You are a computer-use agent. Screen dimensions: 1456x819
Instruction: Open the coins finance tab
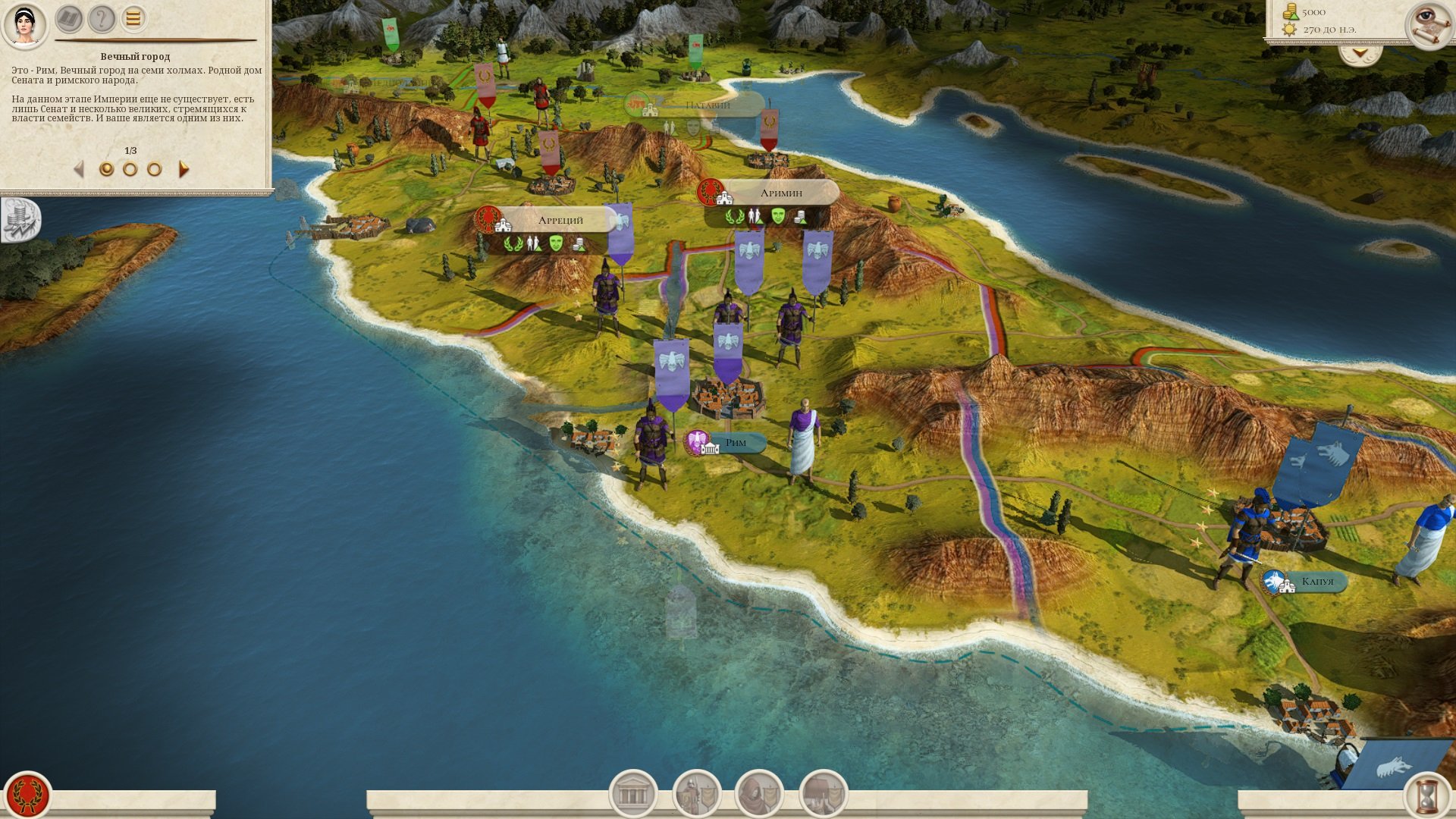20,220
